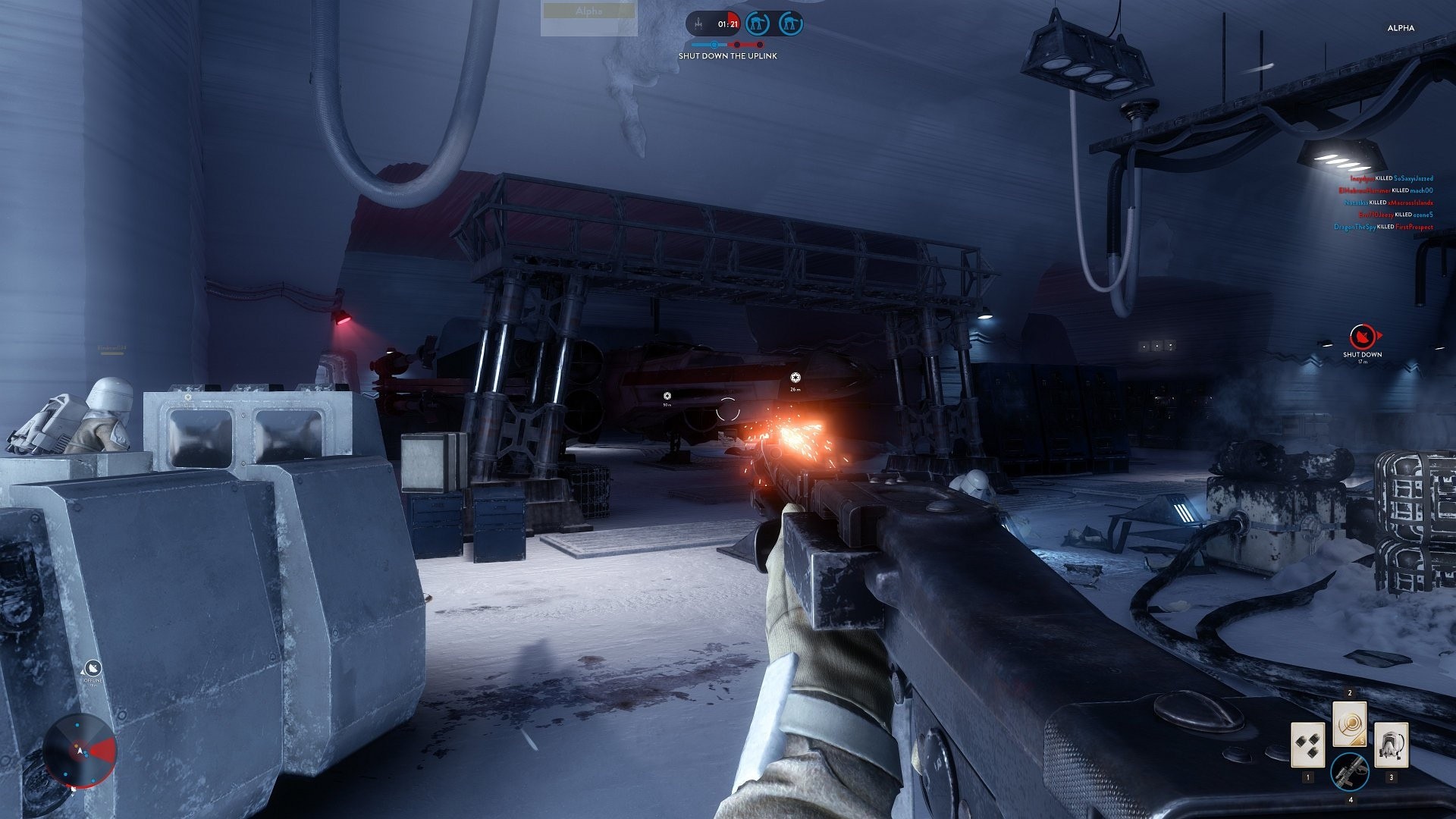Click the 26 m distance marker near the crosshair
The width and height of the screenshot is (1456, 819).
794,383
